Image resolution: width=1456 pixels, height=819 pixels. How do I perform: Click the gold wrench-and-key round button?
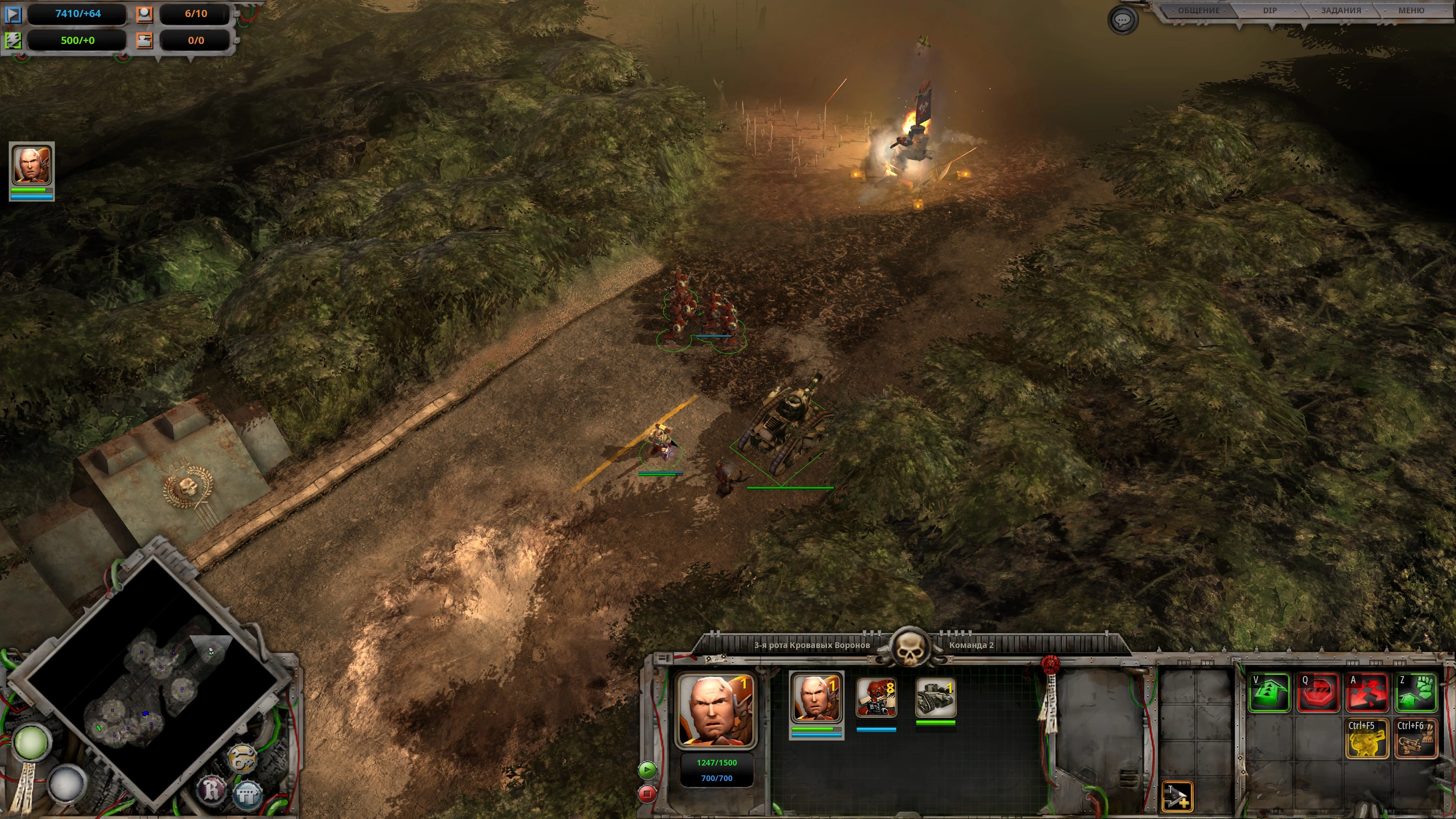click(242, 758)
